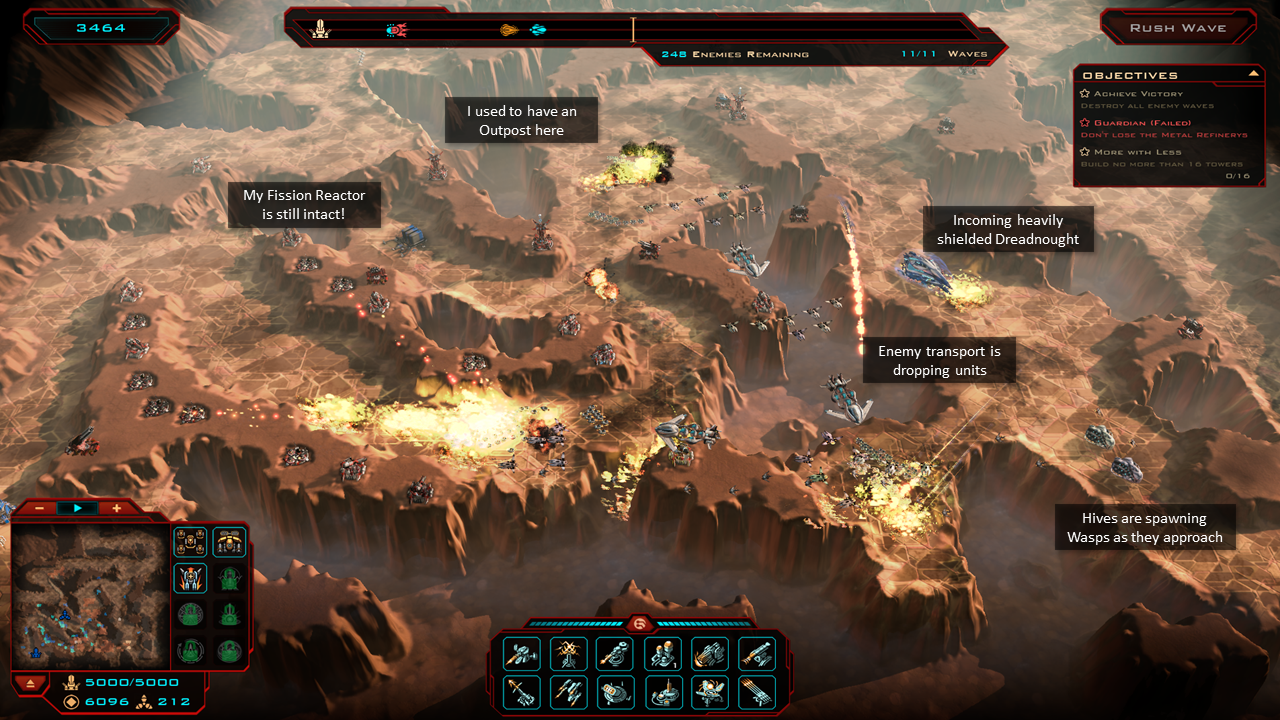Activate the orange heavy mech ability icon
This screenshot has height=720, width=1280.
[230, 541]
